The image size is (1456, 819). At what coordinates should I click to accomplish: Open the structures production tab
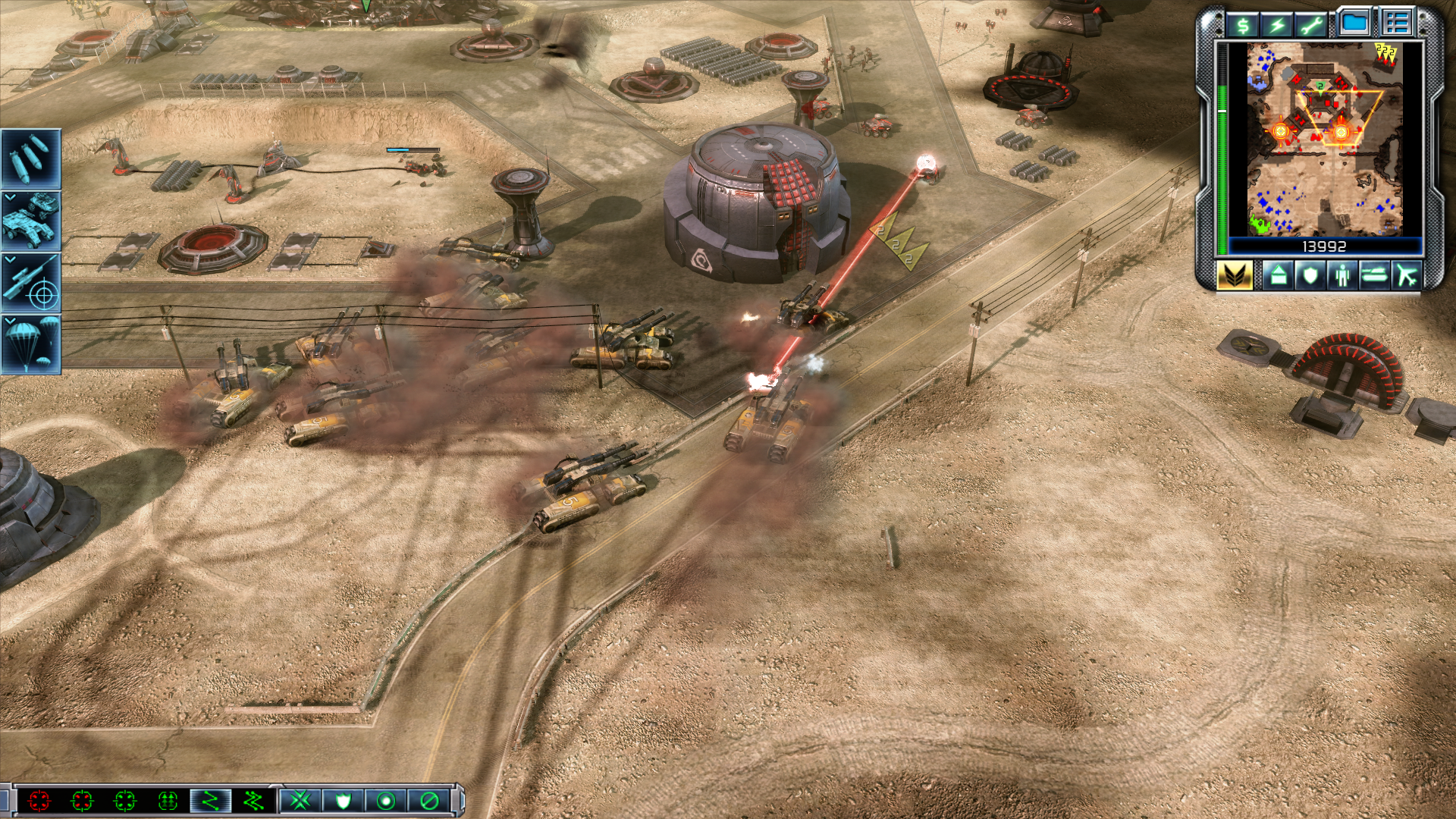coord(1278,275)
